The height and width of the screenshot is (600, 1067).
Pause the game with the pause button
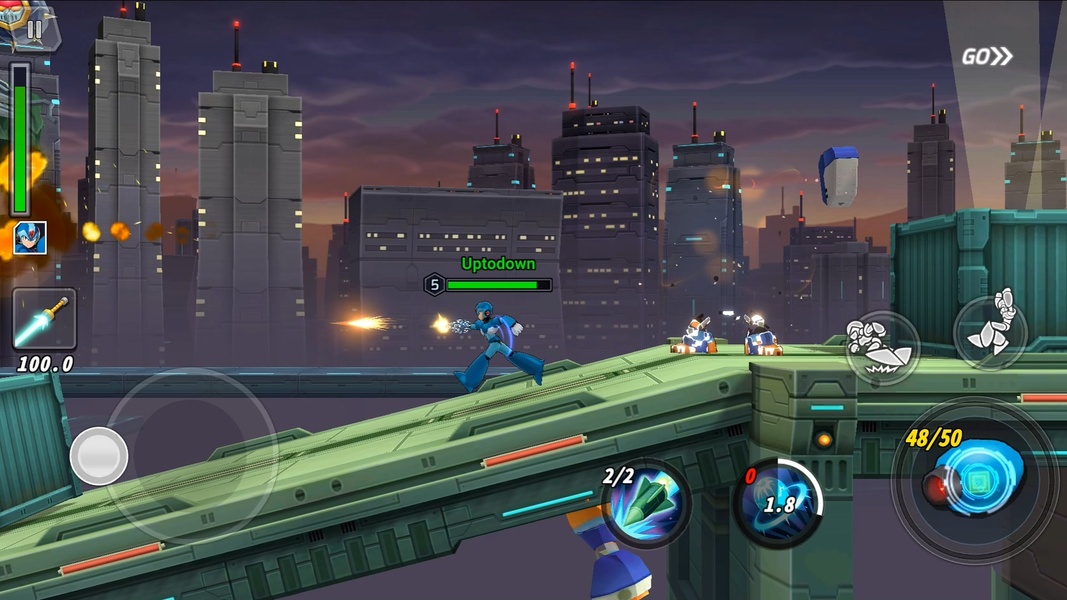35,29
